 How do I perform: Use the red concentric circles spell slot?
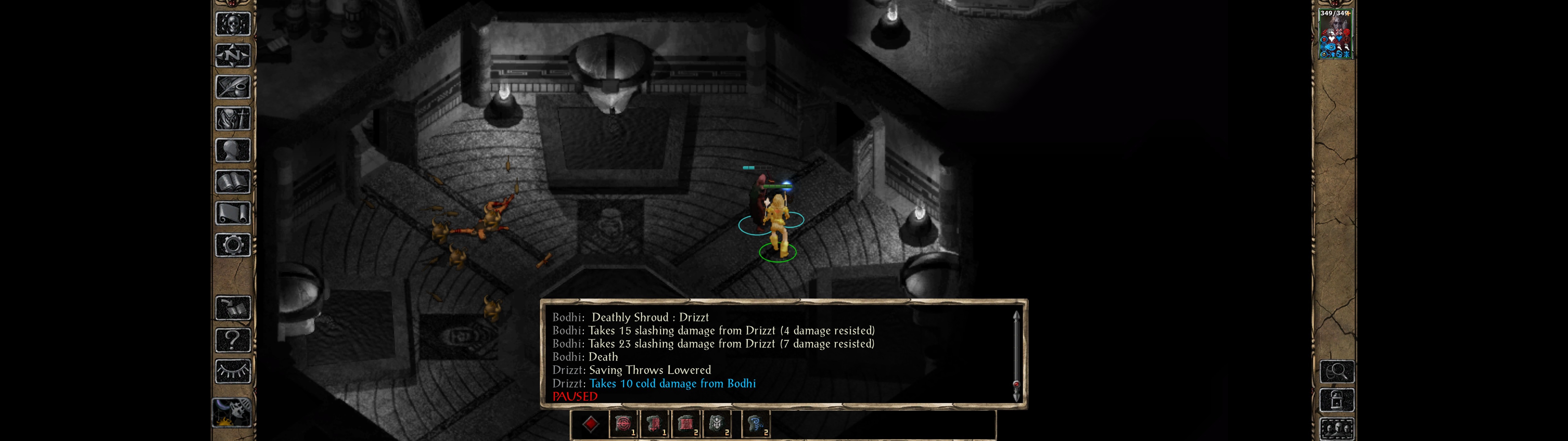click(623, 424)
